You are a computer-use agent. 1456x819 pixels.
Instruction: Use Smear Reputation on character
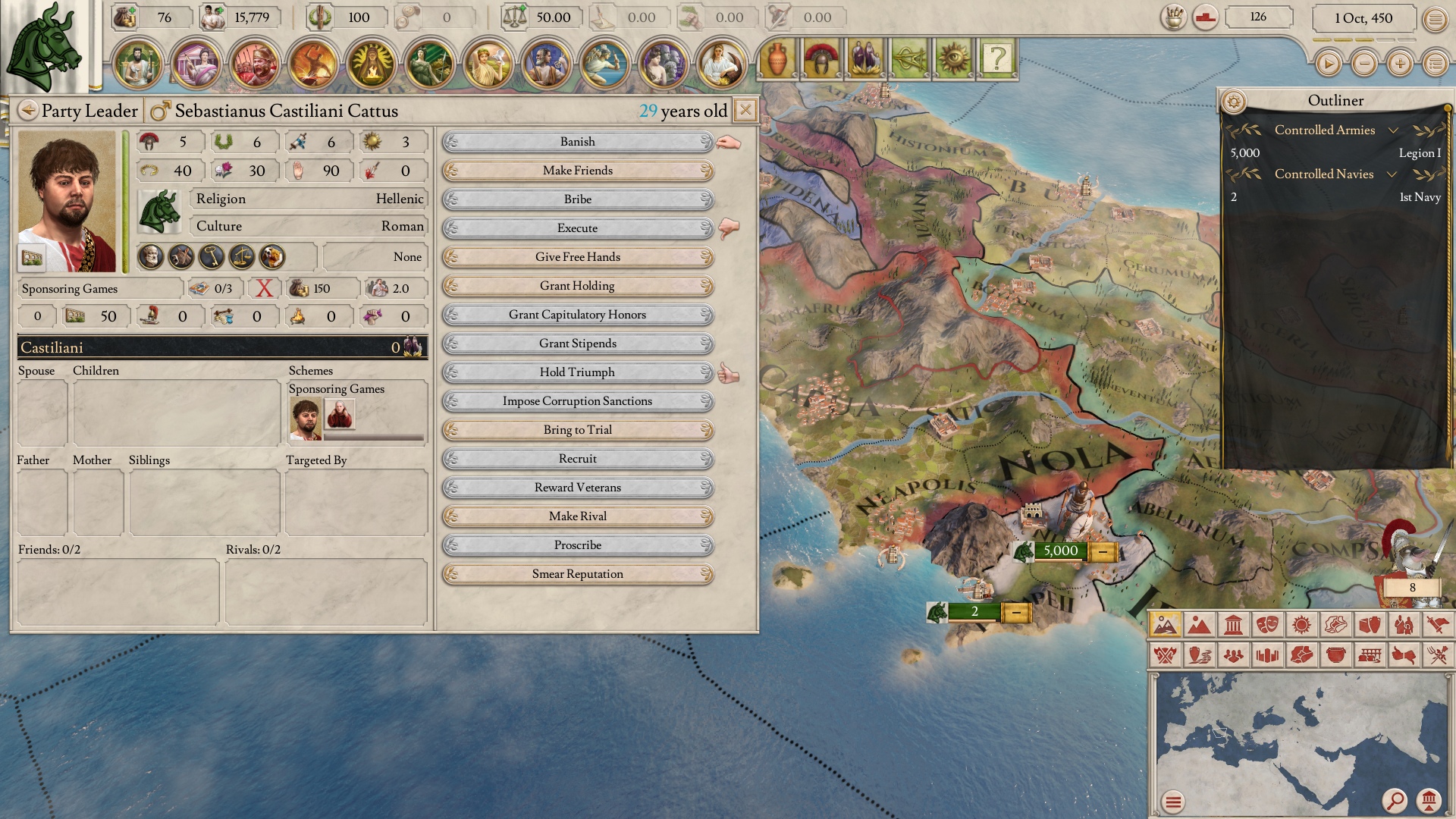577,574
